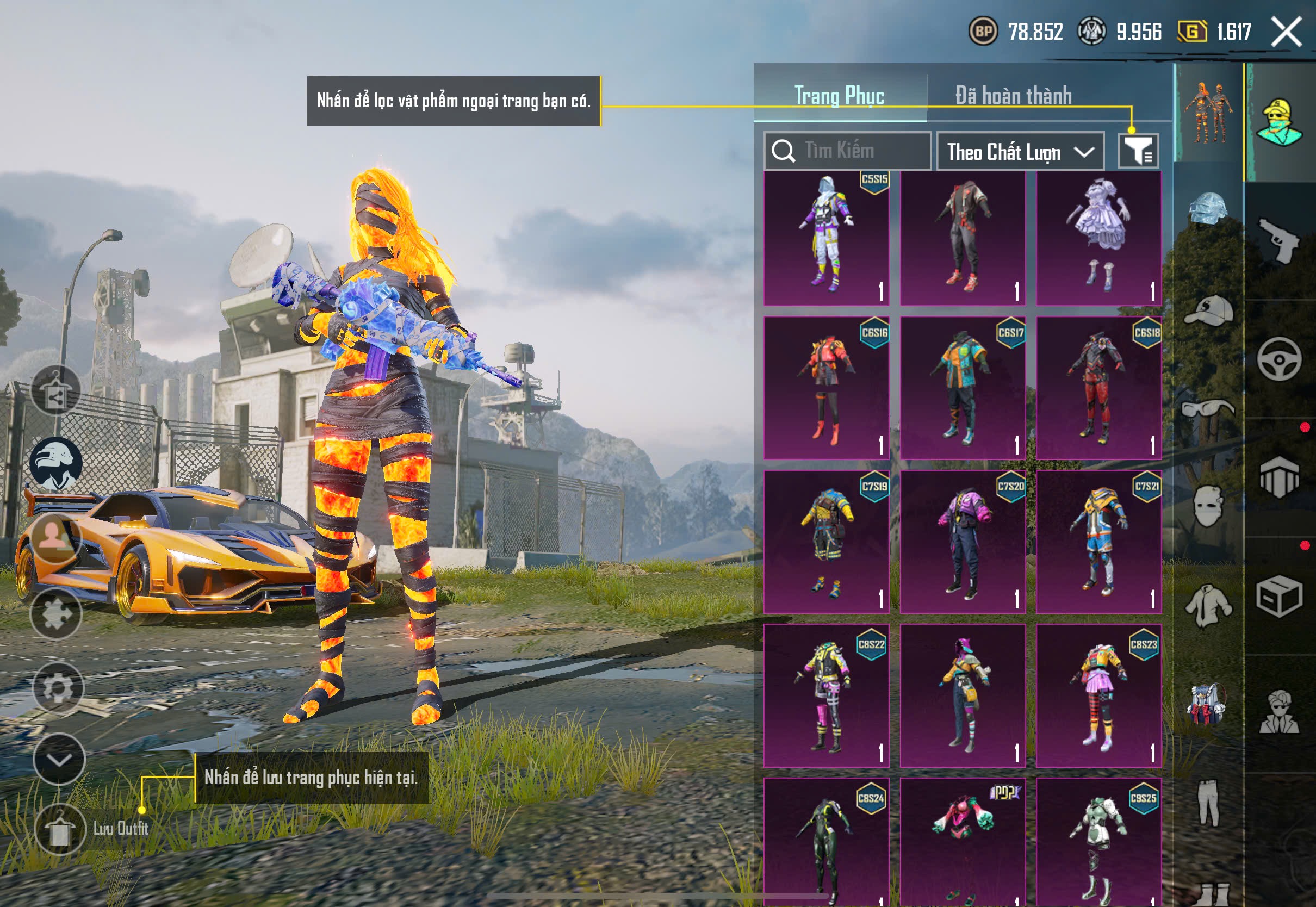Image resolution: width=1316 pixels, height=907 pixels.
Task: Select the C6S16 red jacket outfit
Action: [x=826, y=388]
